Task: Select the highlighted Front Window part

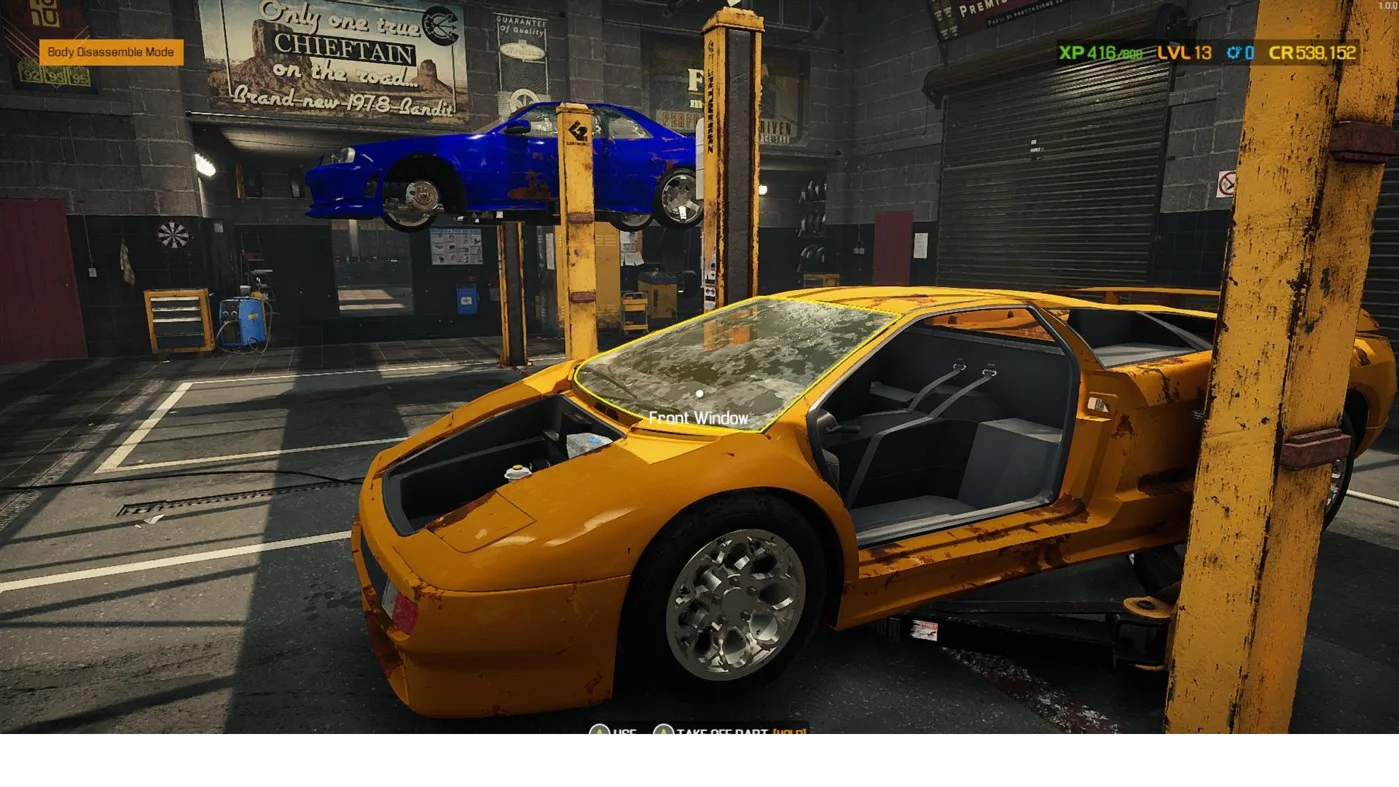Action: [x=730, y=358]
